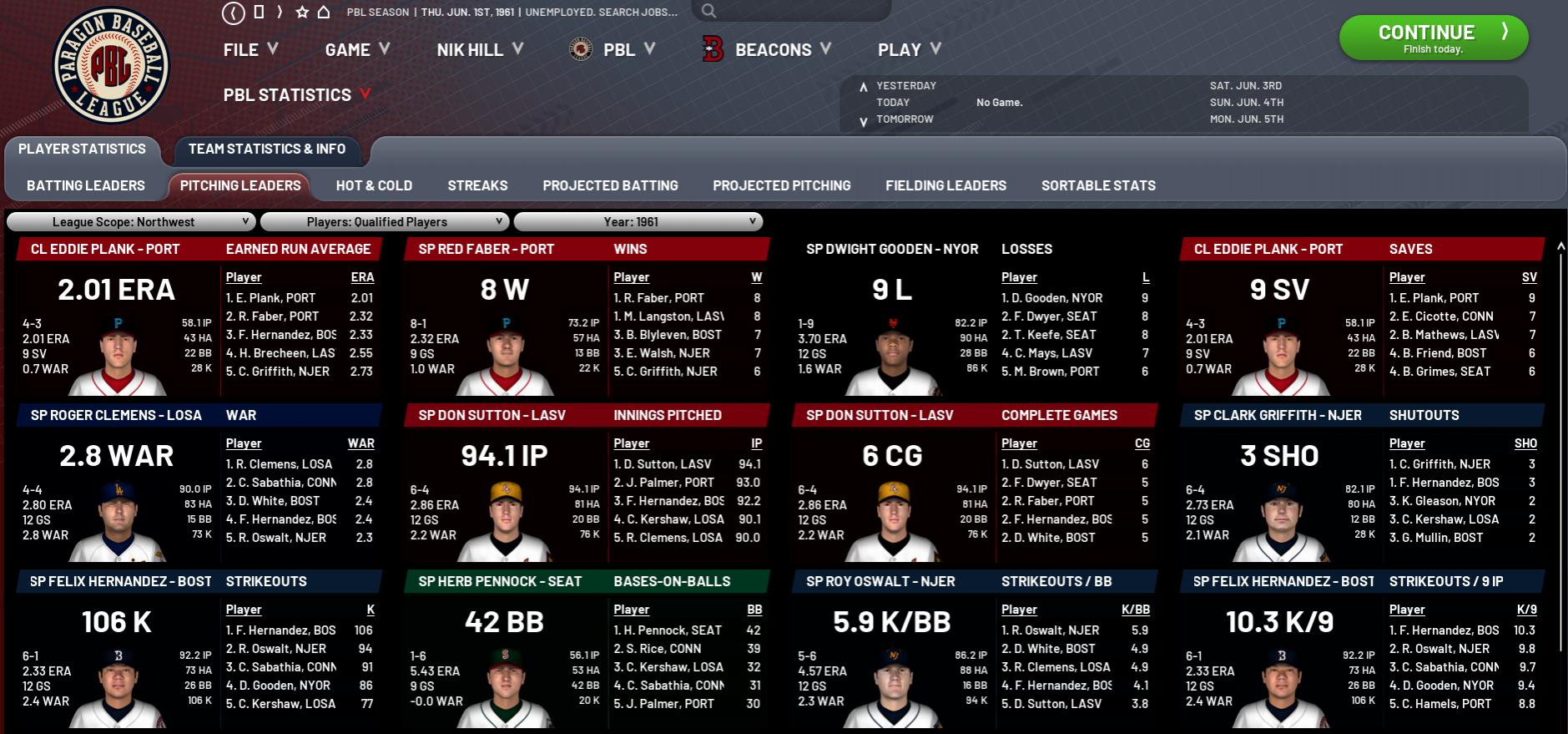The height and width of the screenshot is (734, 1568).
Task: Switch to Projected Batting tab
Action: pyautogui.click(x=610, y=185)
